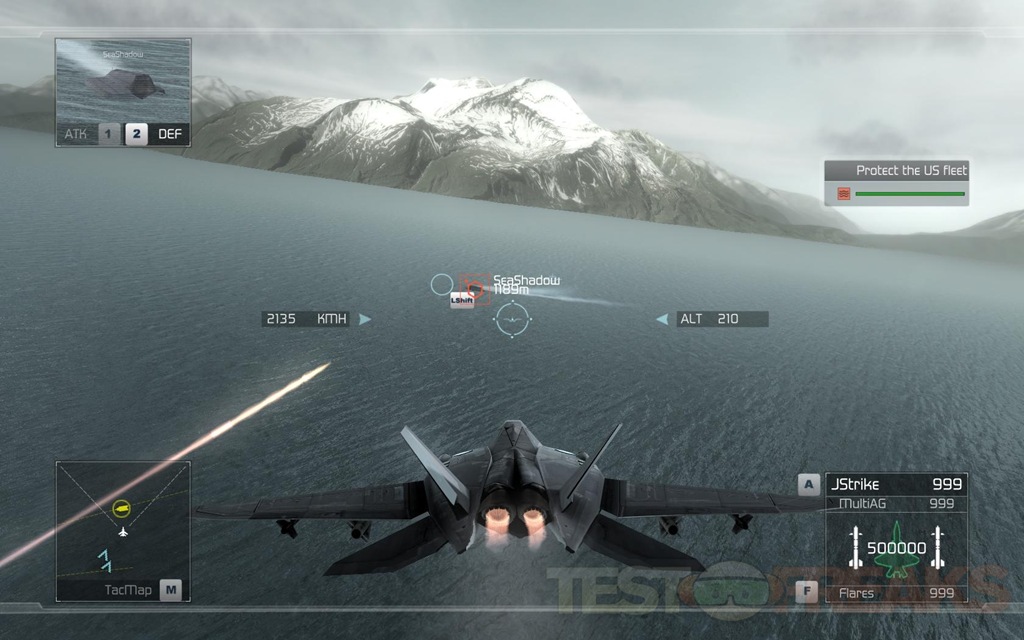Select the yellow ship marker on TacMap
This screenshot has height=640, width=1024.
(x=122, y=508)
